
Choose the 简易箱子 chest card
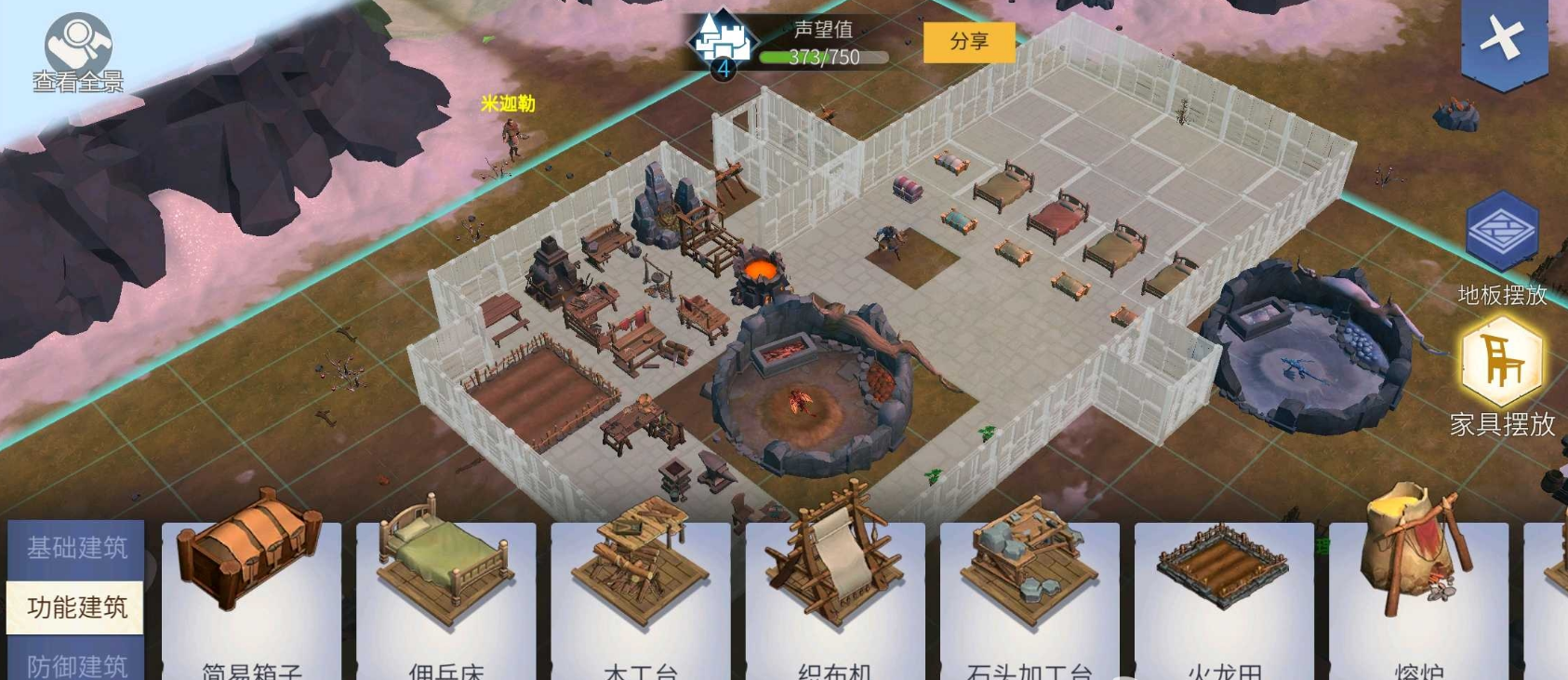click(251, 595)
